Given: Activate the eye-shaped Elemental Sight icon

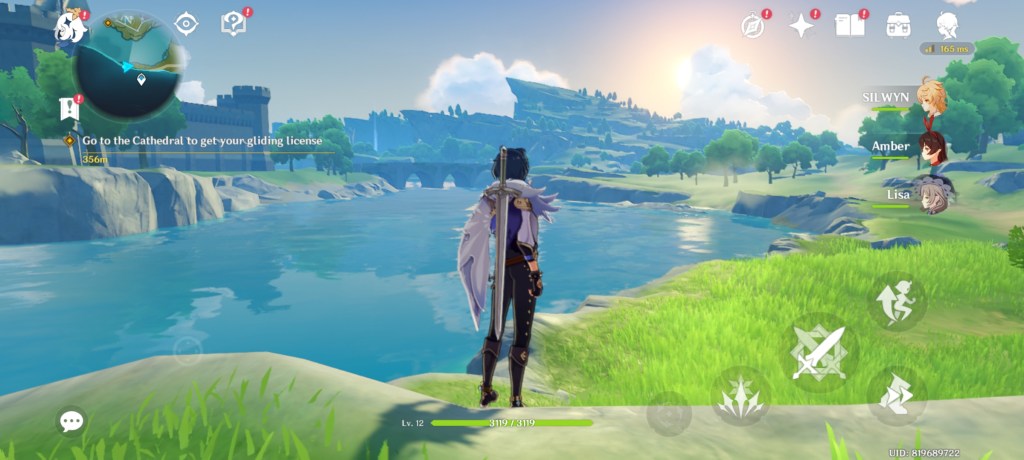Looking at the screenshot, I should (186, 24).
